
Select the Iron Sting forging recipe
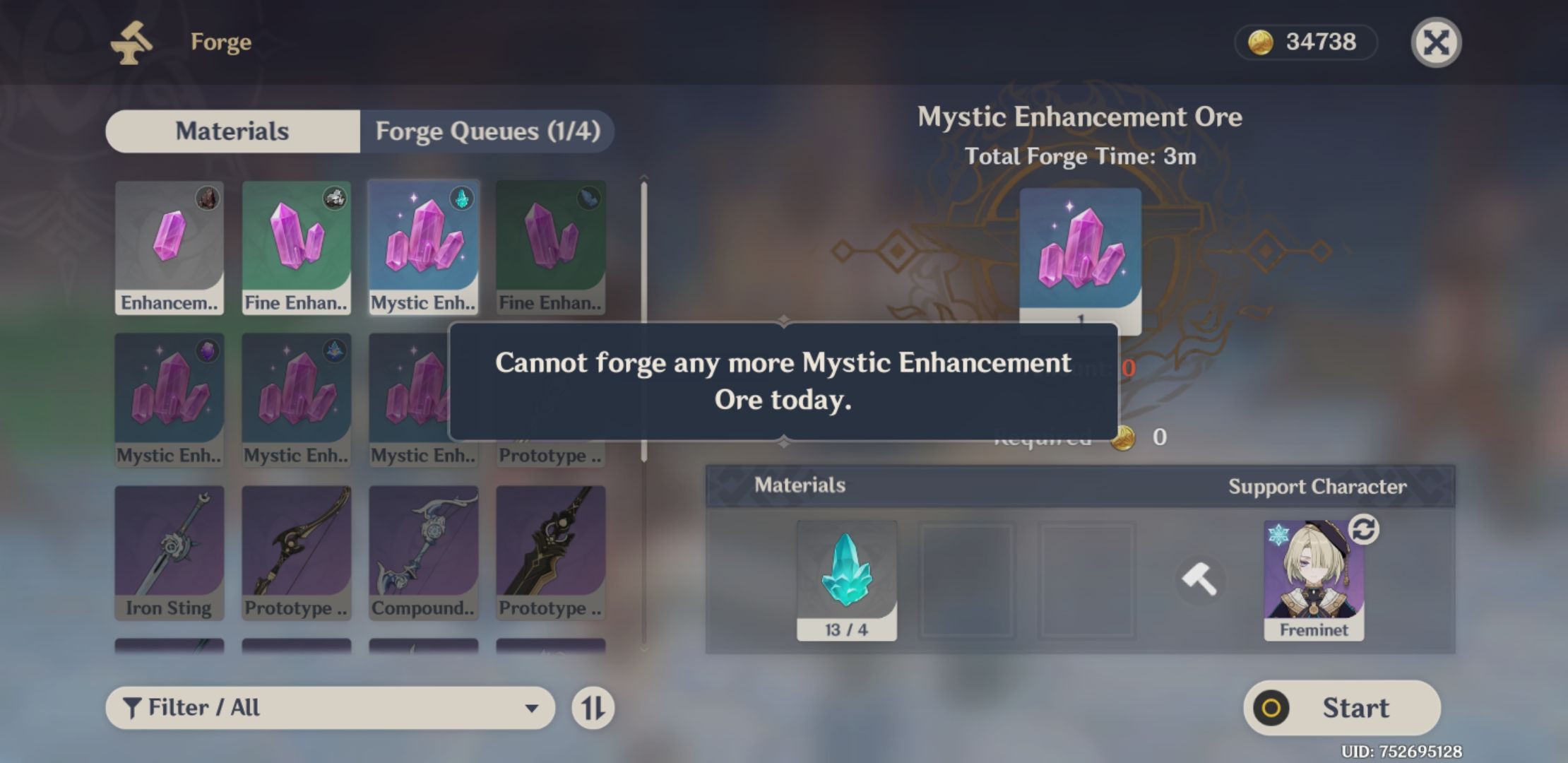tap(169, 544)
